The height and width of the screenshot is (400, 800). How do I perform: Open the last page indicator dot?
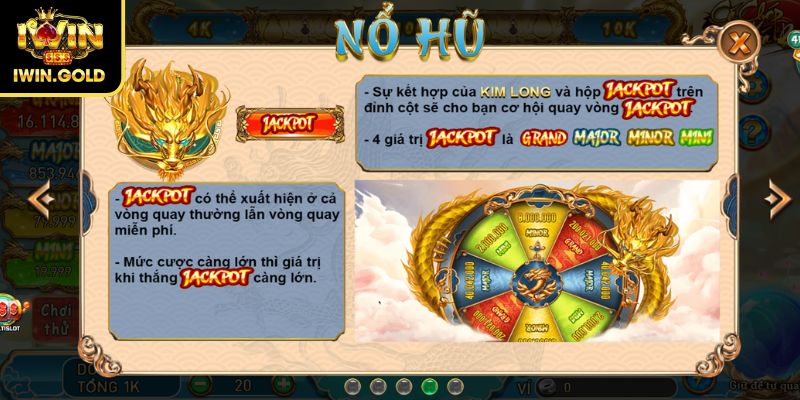(455, 385)
